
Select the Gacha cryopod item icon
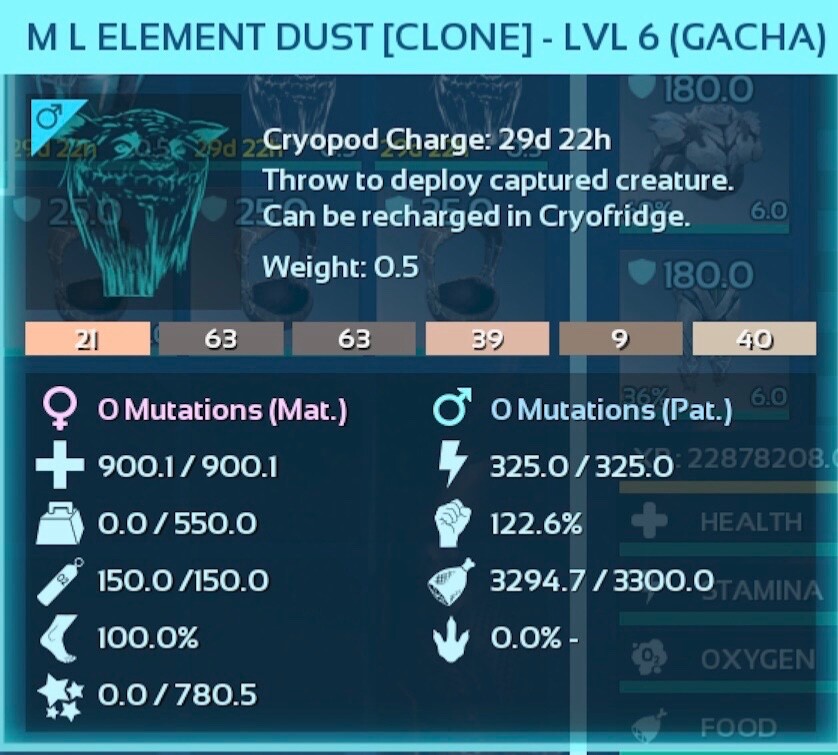pos(134,195)
